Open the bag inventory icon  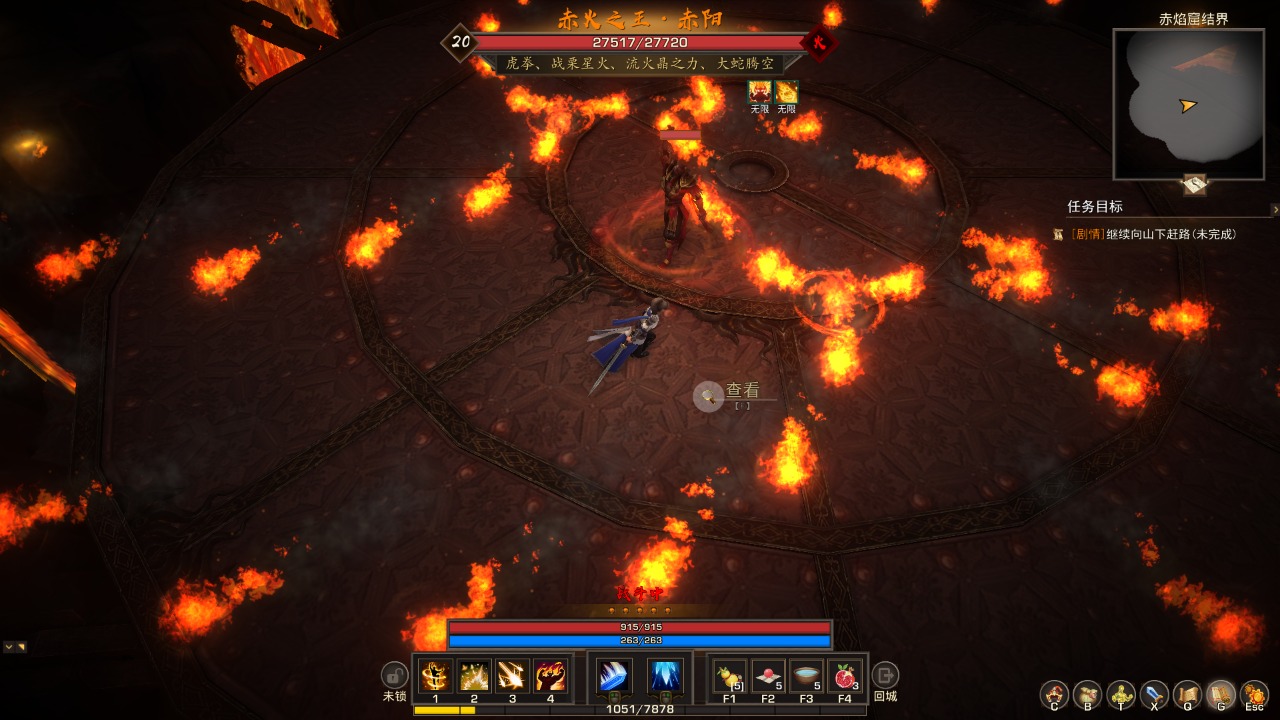click(1087, 694)
